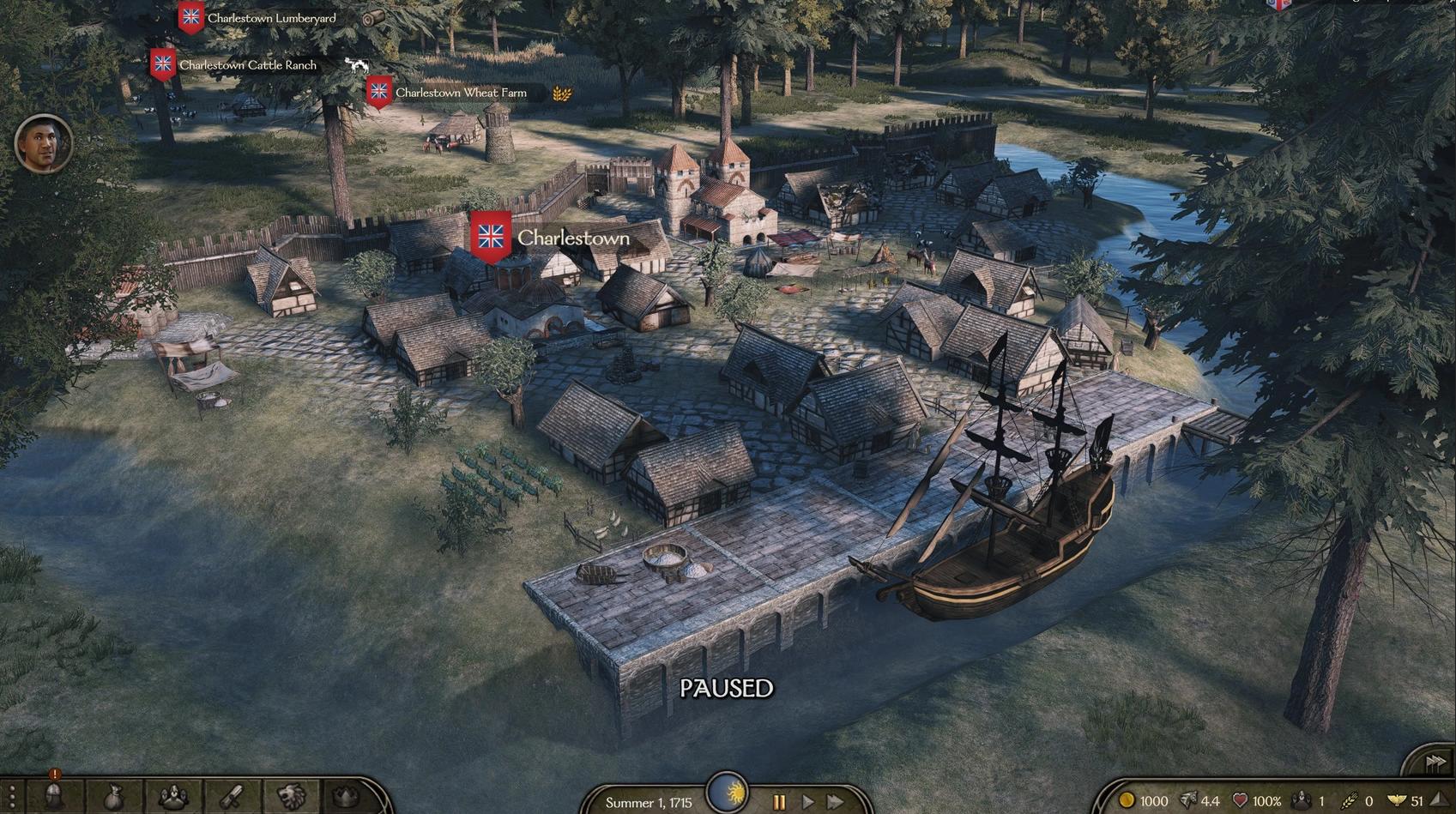
Task: Click the Charlestown Wheat Farm label
Action: (x=460, y=93)
